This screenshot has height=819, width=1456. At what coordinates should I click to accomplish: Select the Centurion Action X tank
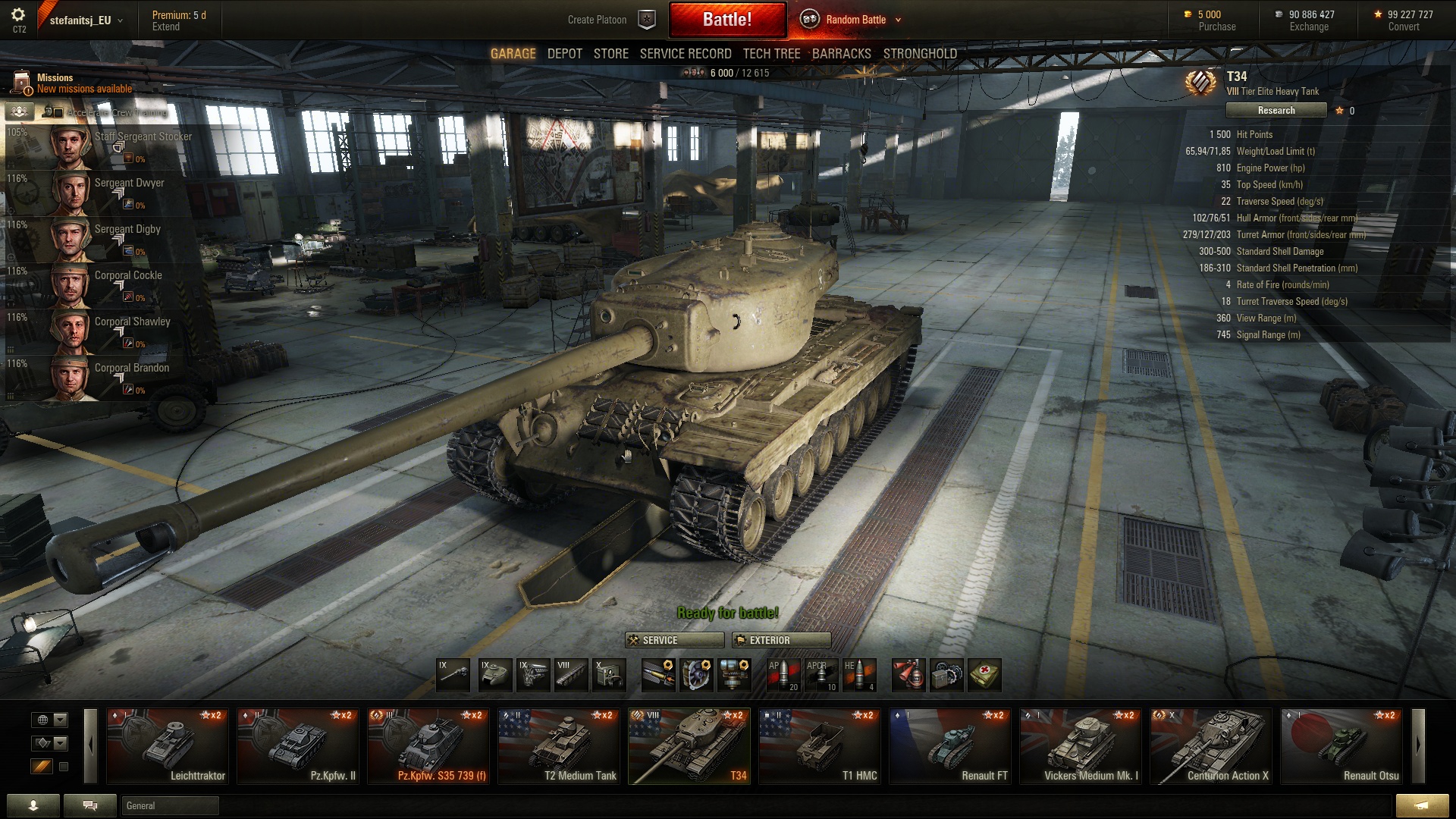[1210, 746]
